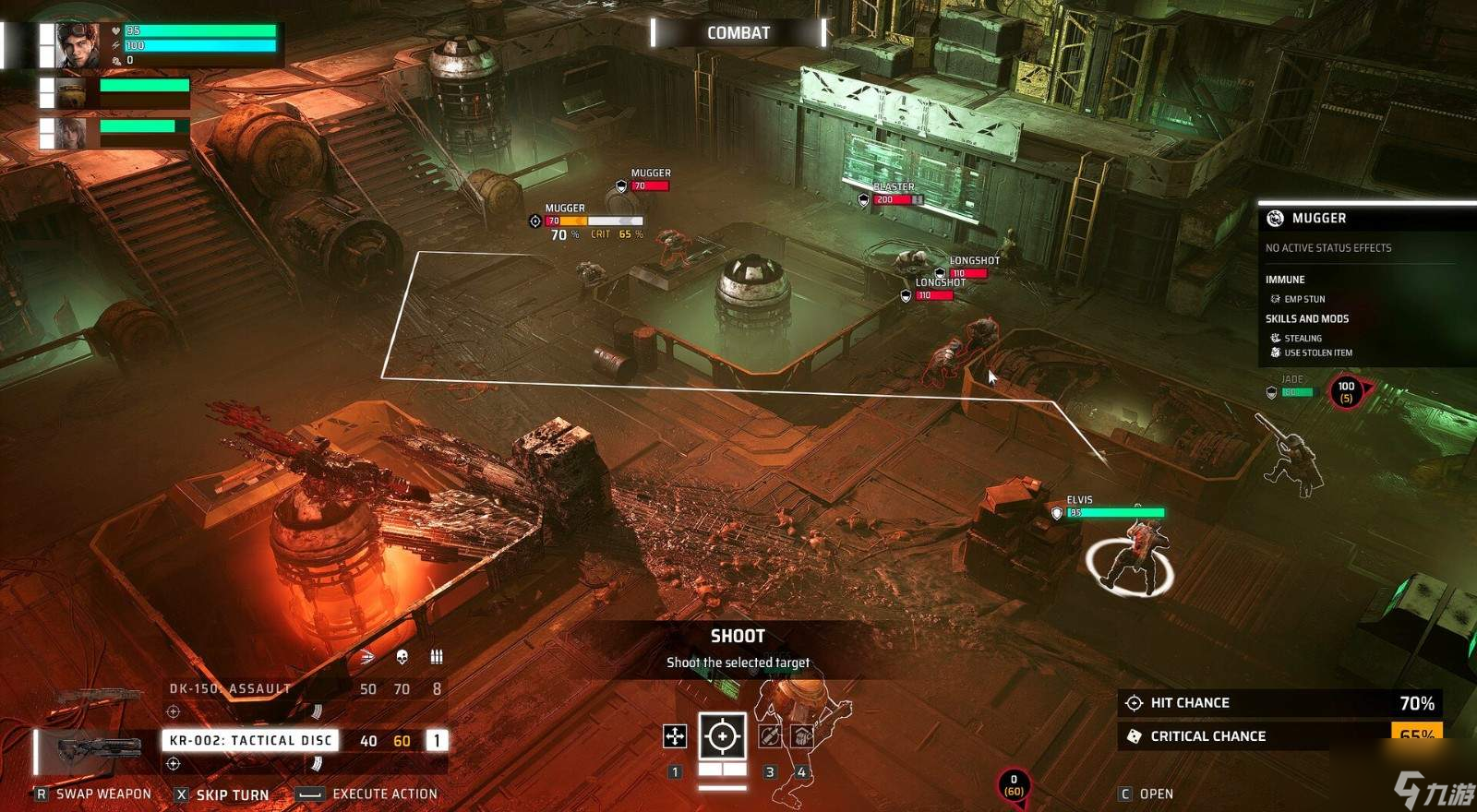Click the Swap Weapon button
Screen dimensions: 1477x812
93,794
